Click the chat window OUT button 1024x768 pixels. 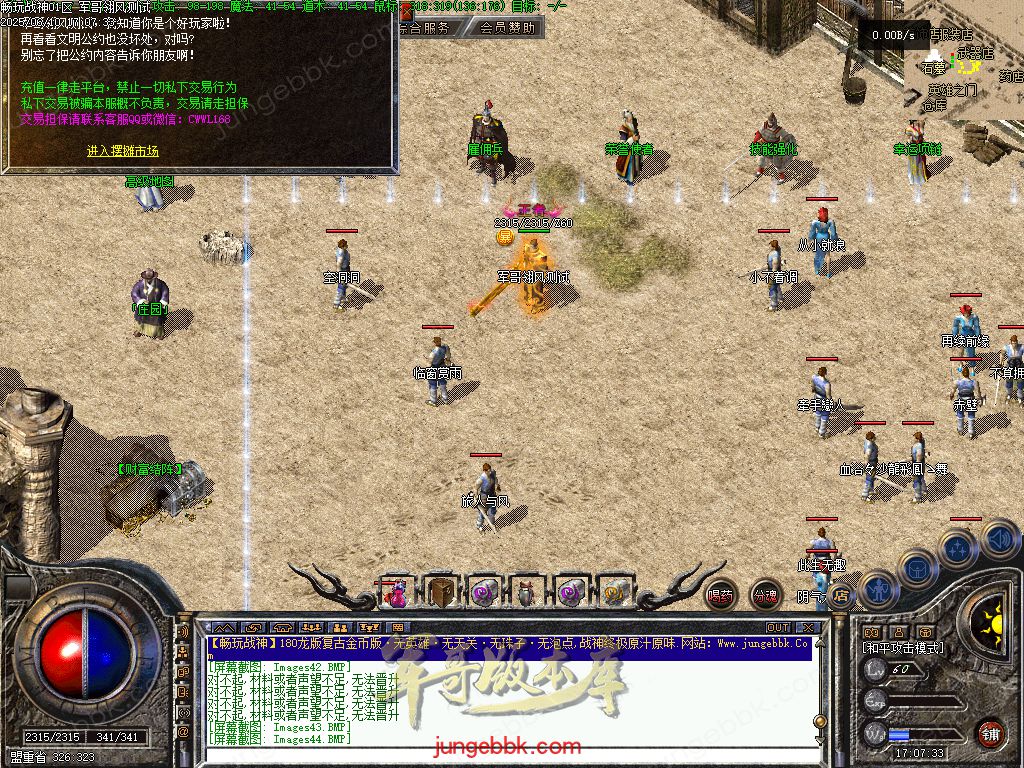778,628
